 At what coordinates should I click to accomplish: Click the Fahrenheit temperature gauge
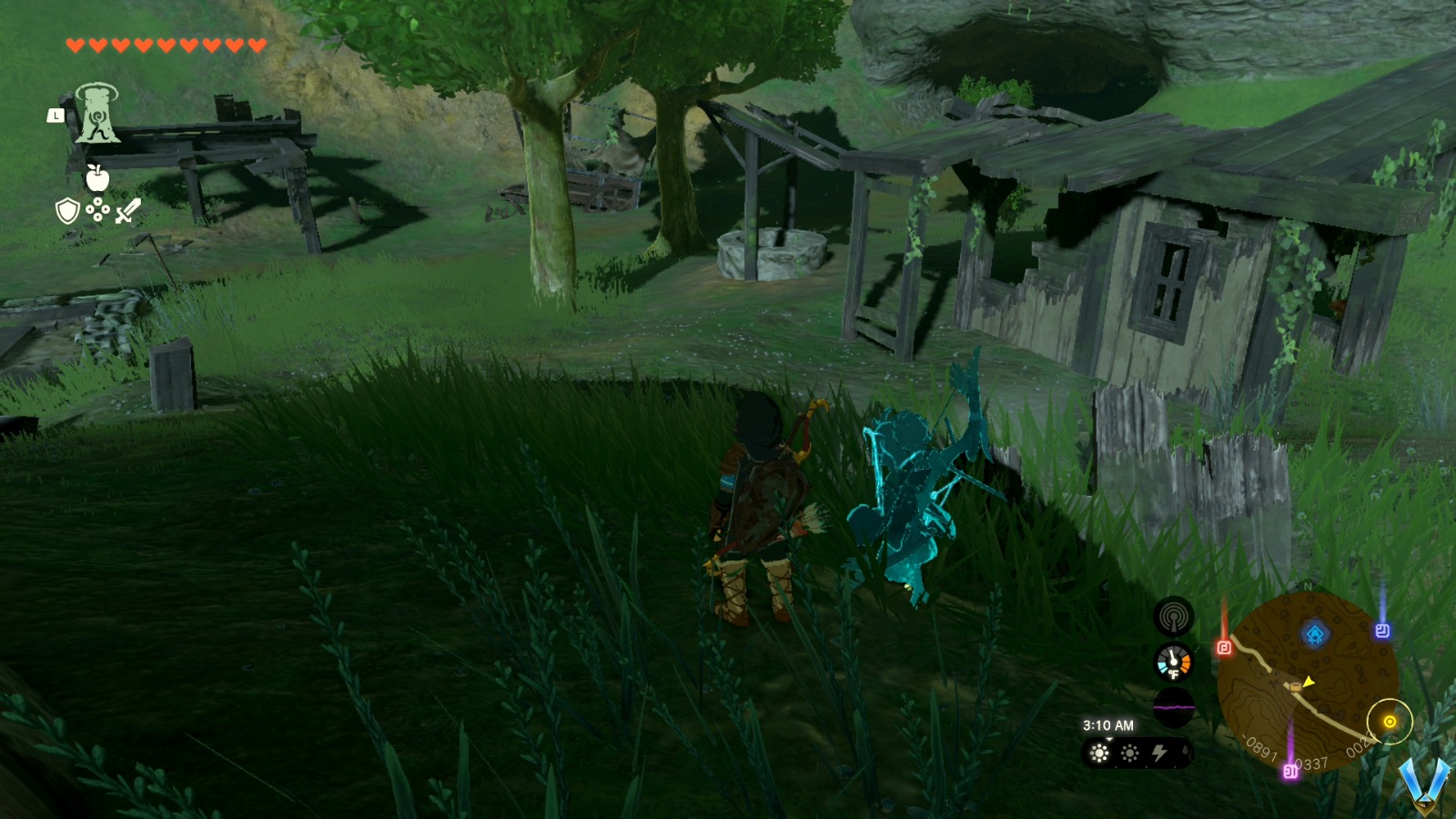(1173, 663)
